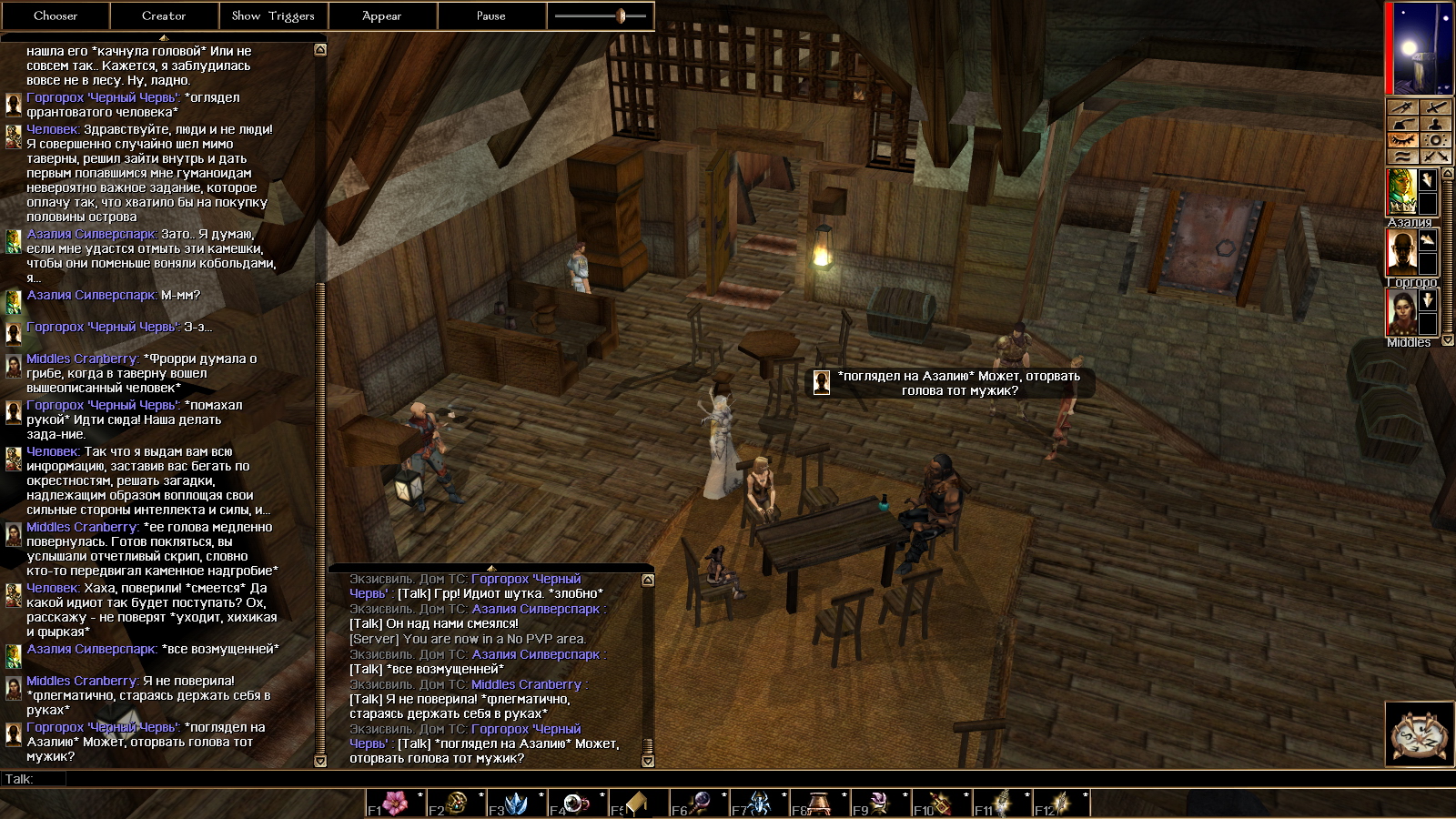
Task: Activate the blue crystal in slot F3
Action: click(516, 804)
